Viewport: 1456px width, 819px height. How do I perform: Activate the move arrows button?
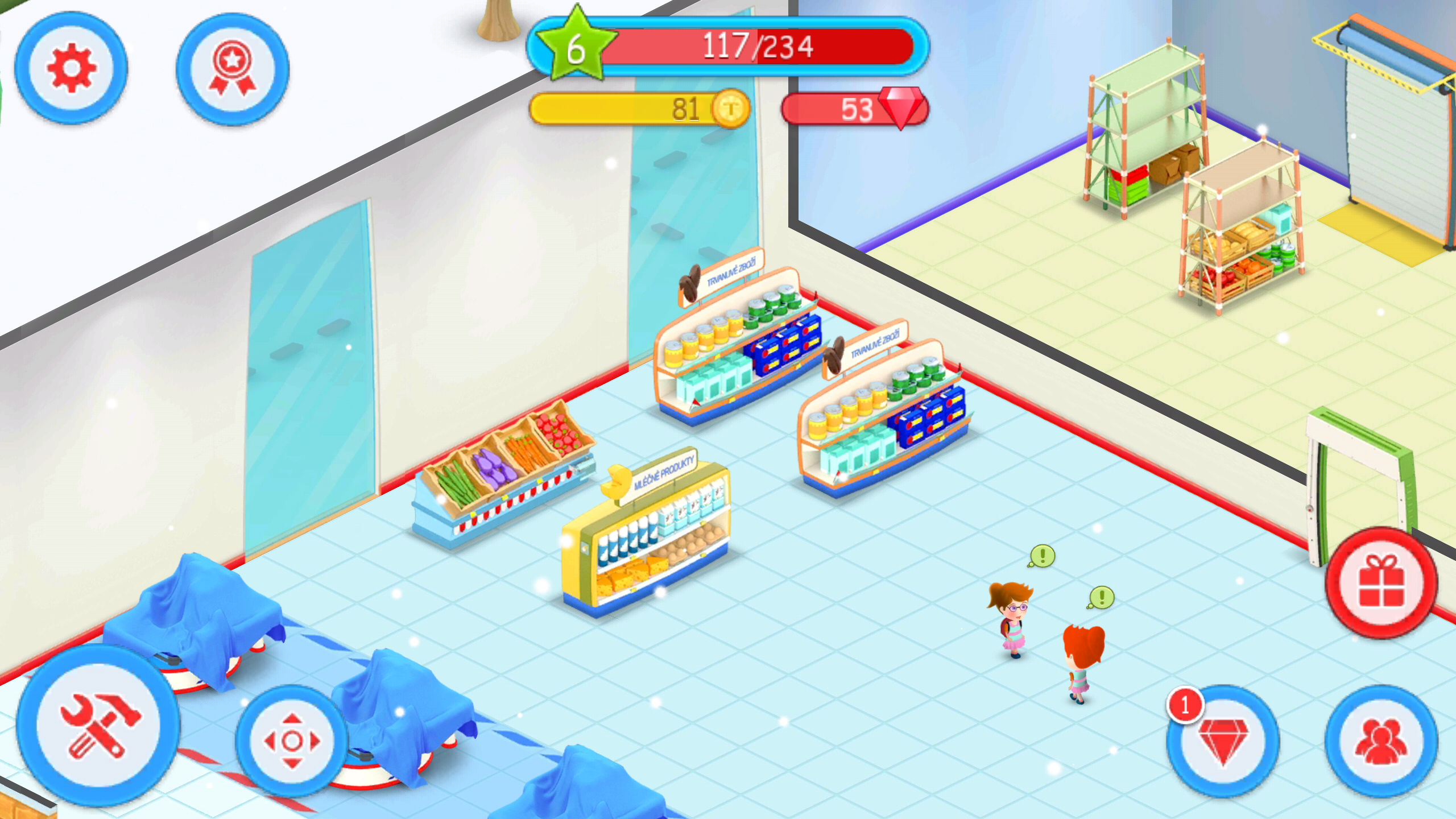pos(292,741)
